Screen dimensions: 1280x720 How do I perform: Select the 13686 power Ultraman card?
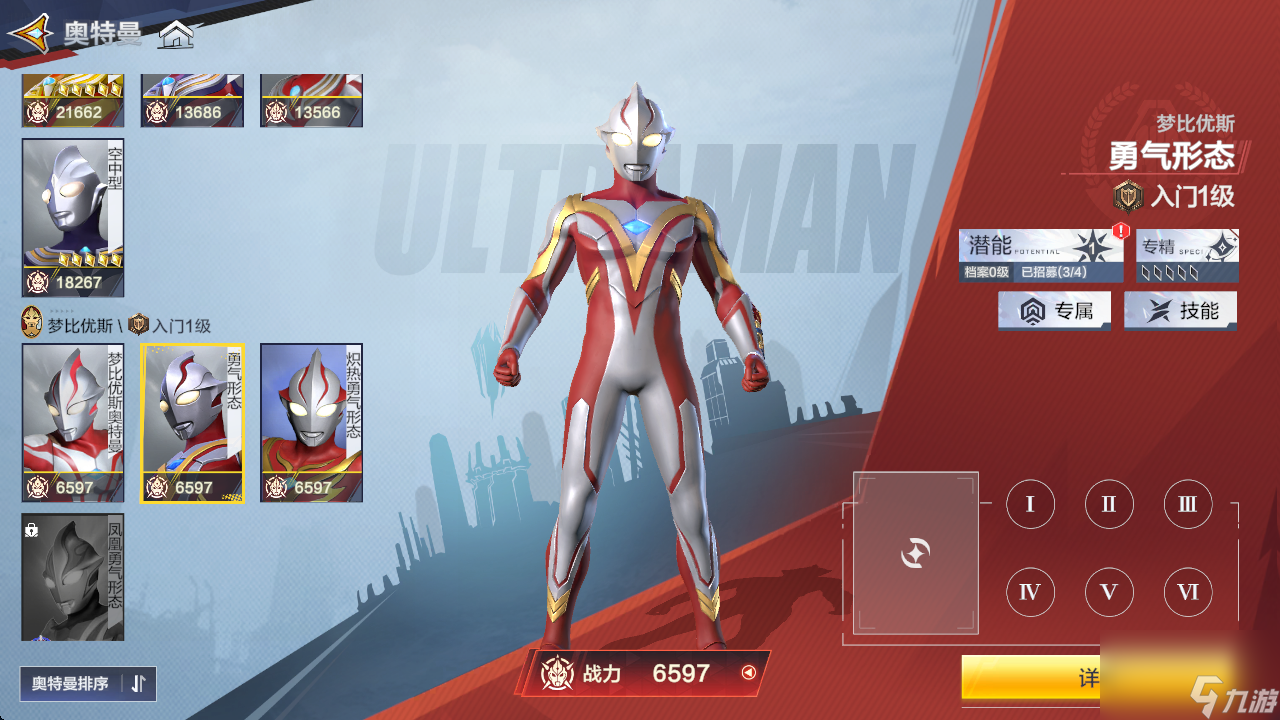click(x=192, y=101)
